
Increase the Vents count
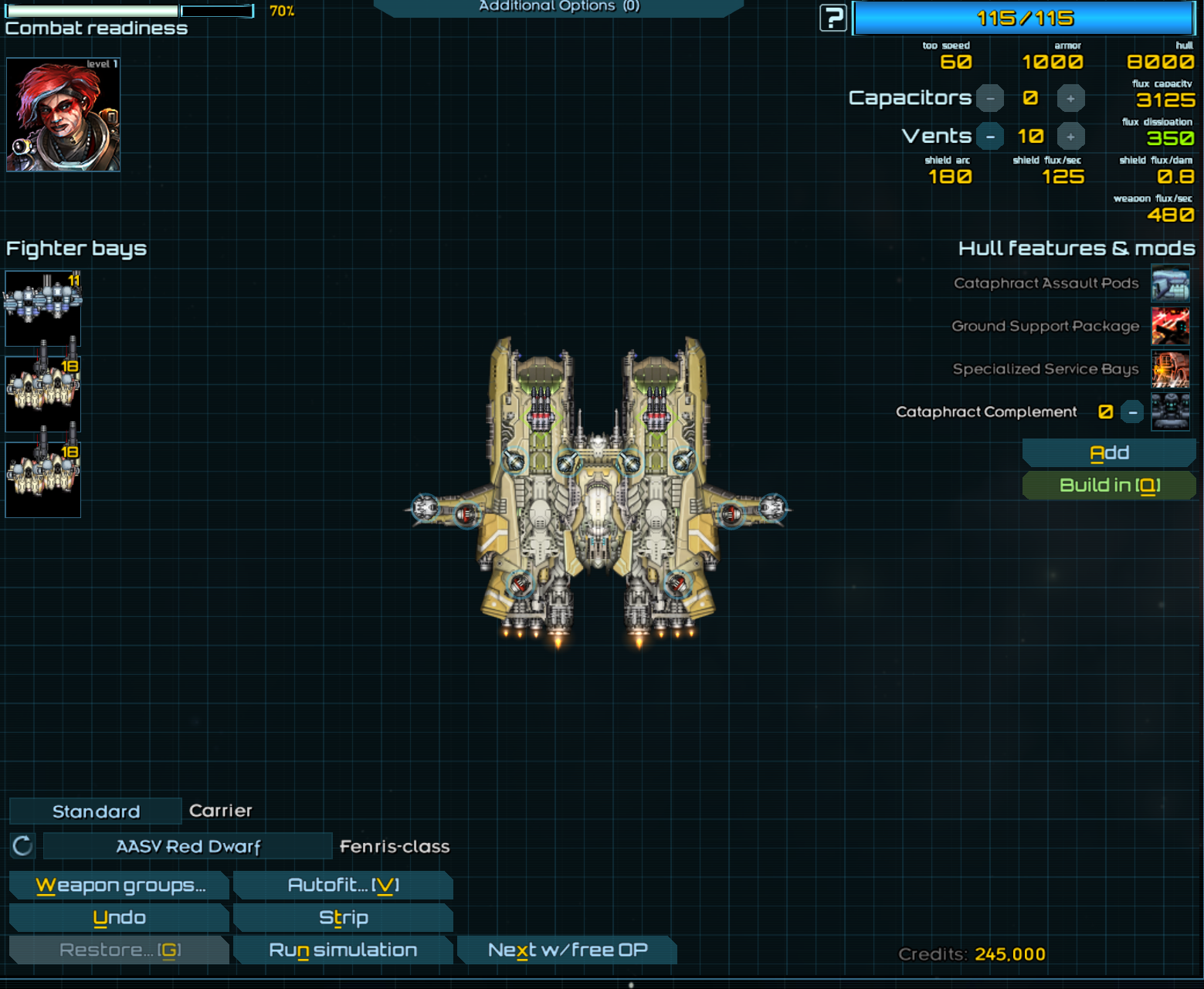(1070, 137)
